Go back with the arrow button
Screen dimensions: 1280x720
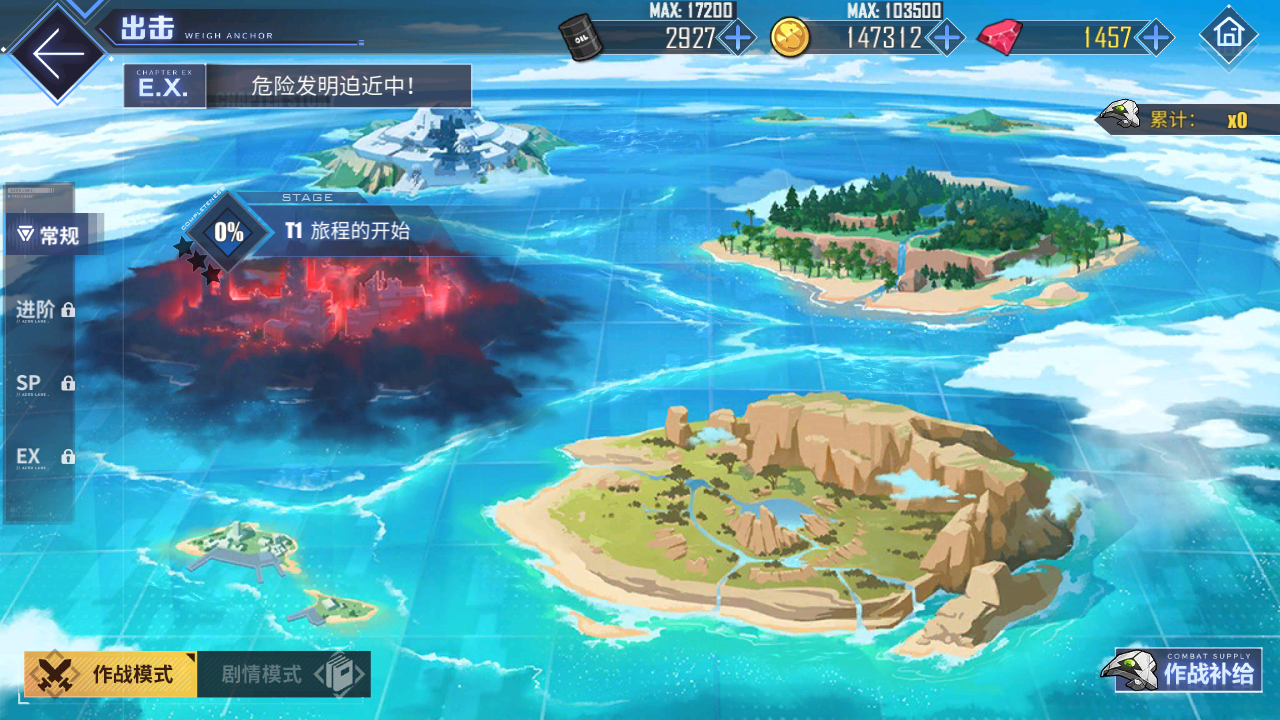(x=57, y=52)
